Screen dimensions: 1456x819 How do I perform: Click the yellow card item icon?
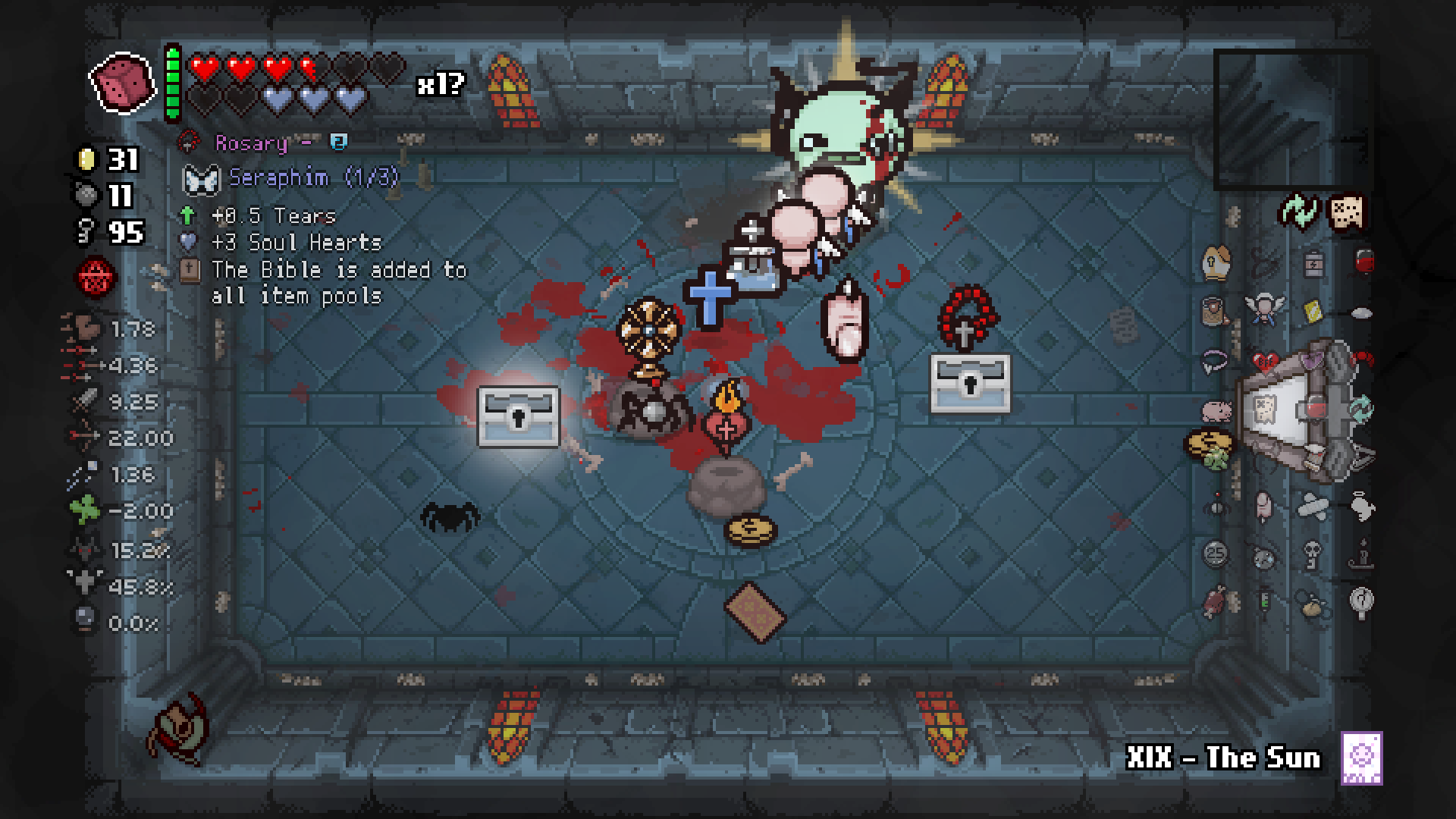(1313, 312)
